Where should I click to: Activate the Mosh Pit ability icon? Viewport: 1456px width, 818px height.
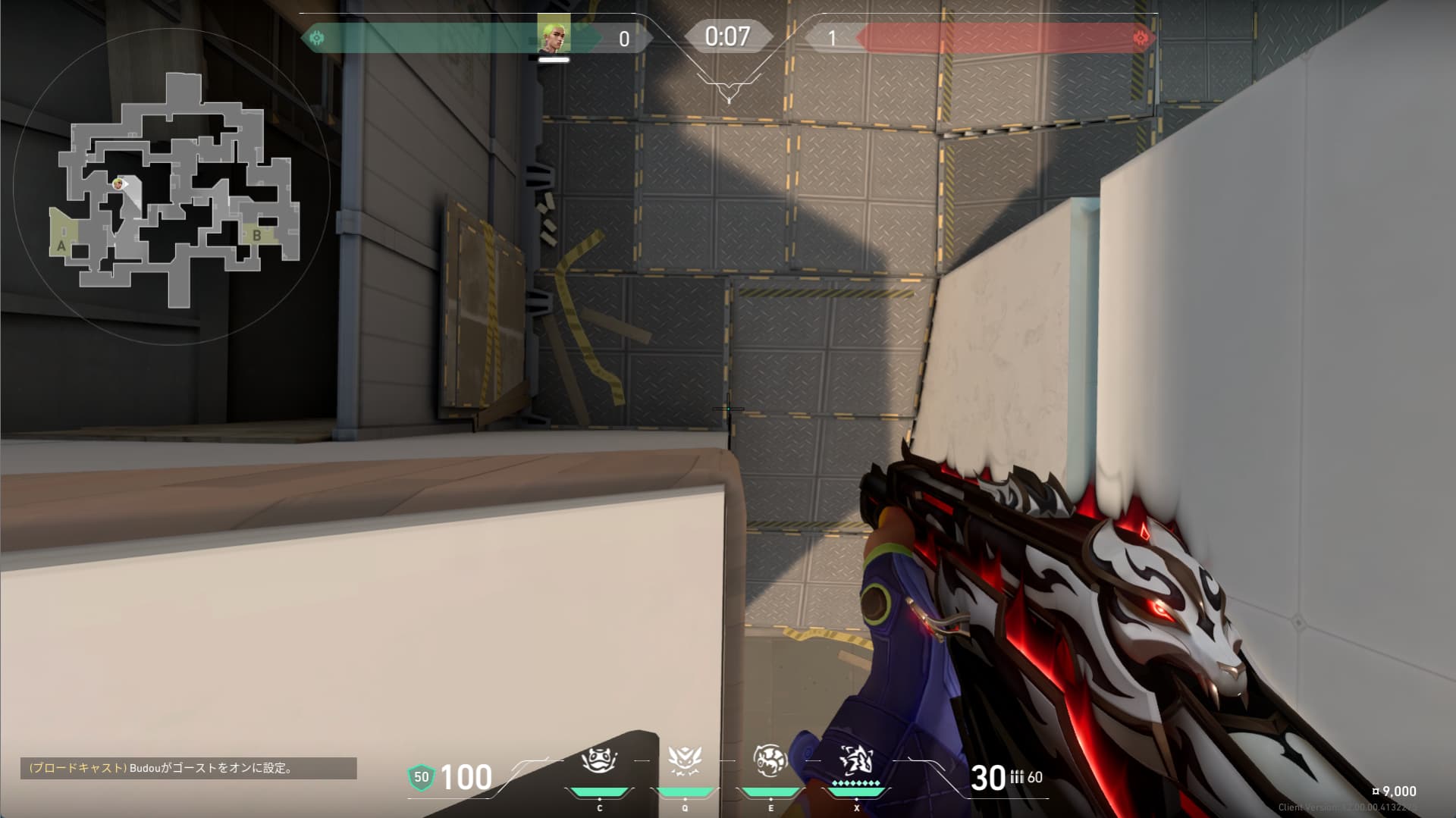(599, 760)
